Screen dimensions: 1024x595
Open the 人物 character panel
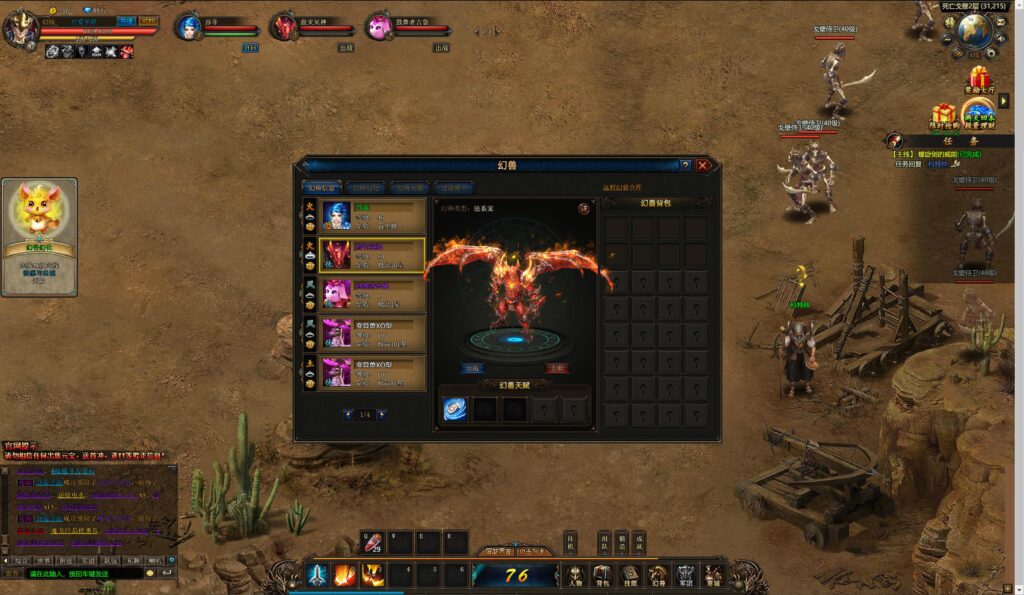click(575, 575)
